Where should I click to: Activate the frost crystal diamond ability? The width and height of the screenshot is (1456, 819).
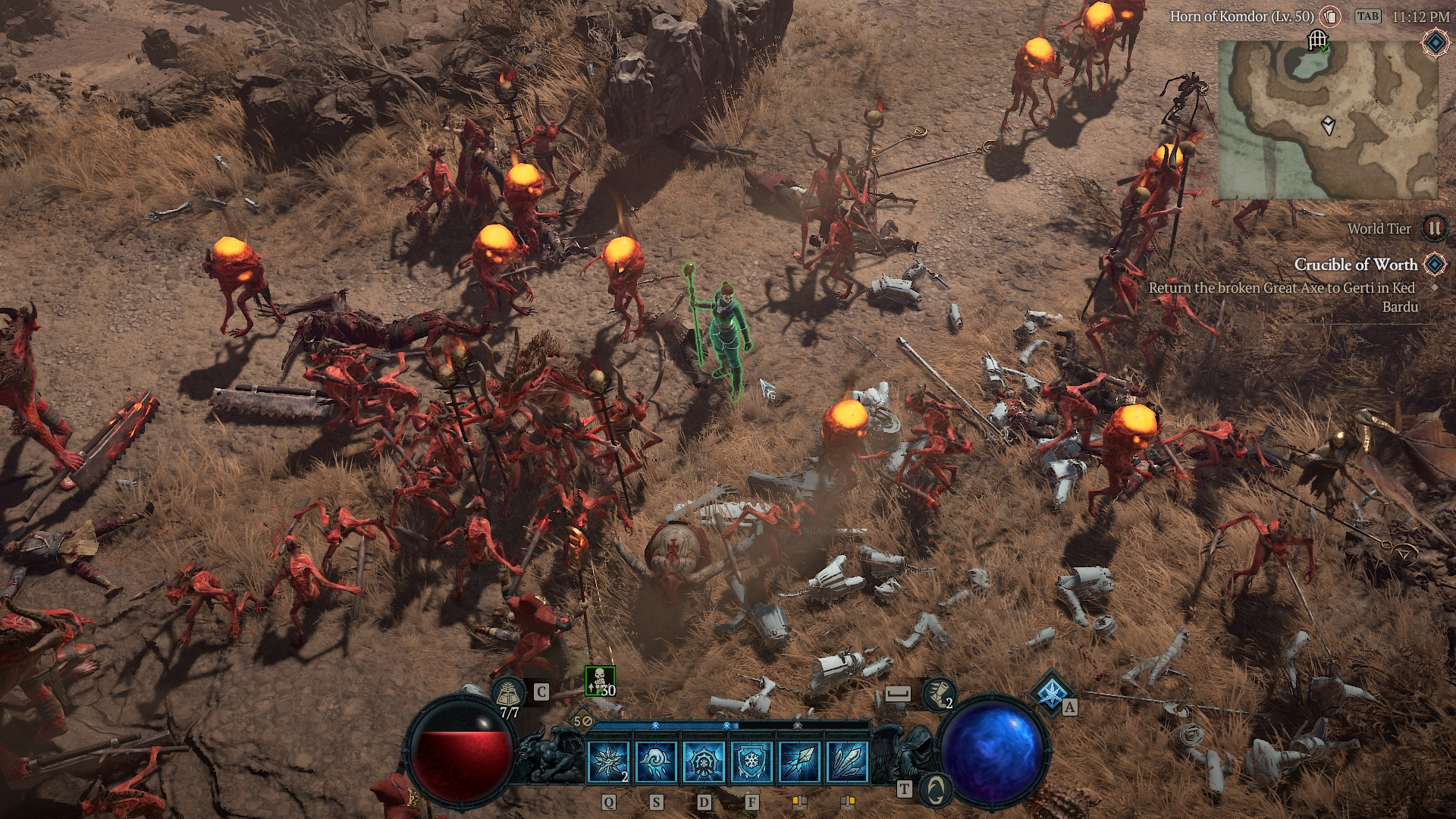click(1051, 693)
